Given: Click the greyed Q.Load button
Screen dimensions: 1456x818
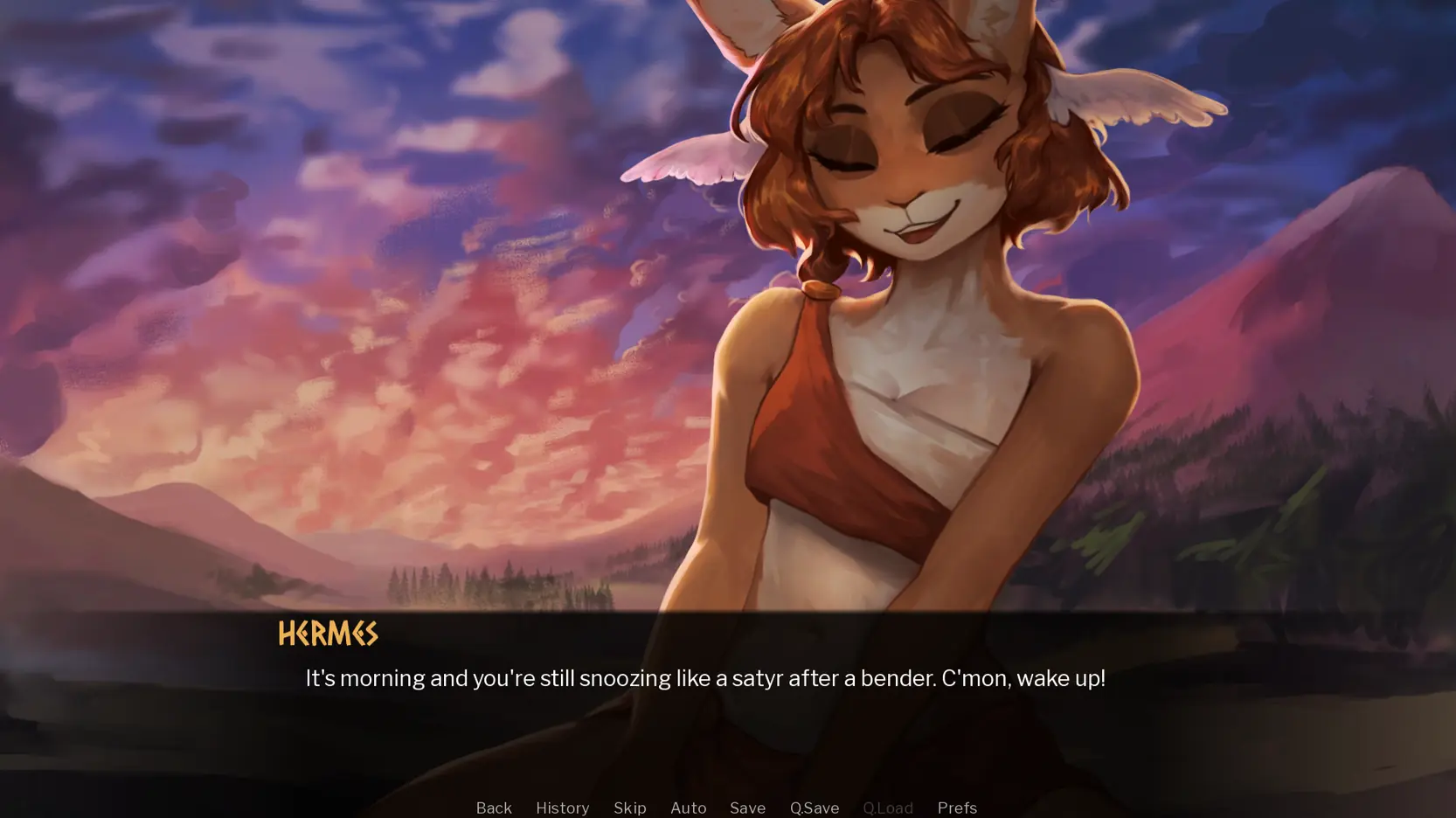Looking at the screenshot, I should [x=887, y=808].
